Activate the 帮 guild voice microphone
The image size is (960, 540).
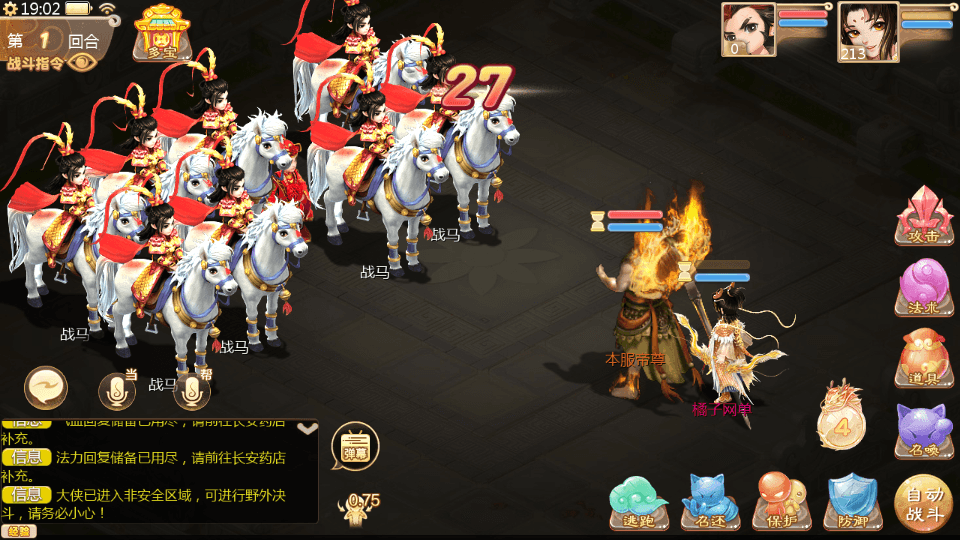pos(191,391)
